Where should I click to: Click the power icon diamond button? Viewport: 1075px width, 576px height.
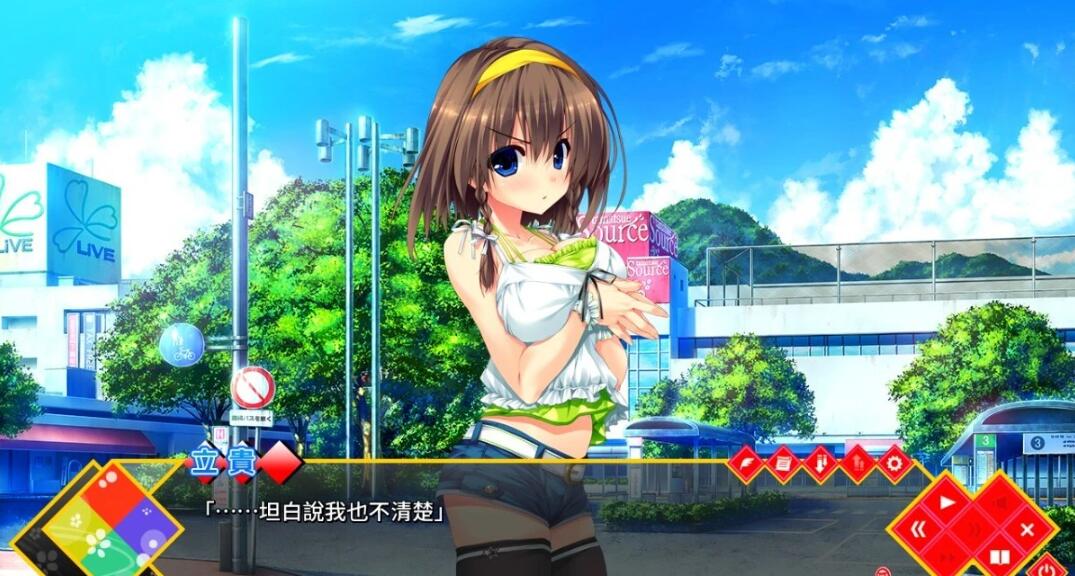(x=1047, y=568)
